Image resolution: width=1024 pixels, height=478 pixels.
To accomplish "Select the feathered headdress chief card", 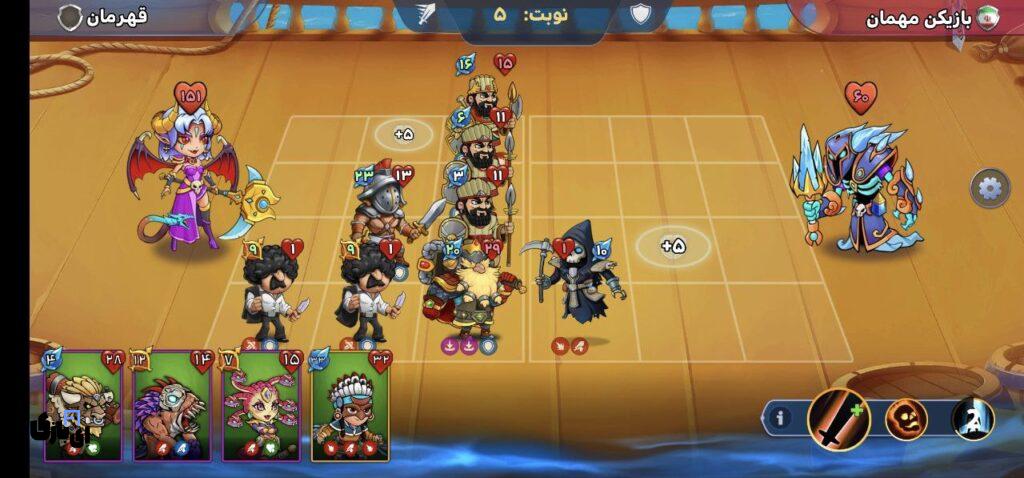I will (350, 407).
